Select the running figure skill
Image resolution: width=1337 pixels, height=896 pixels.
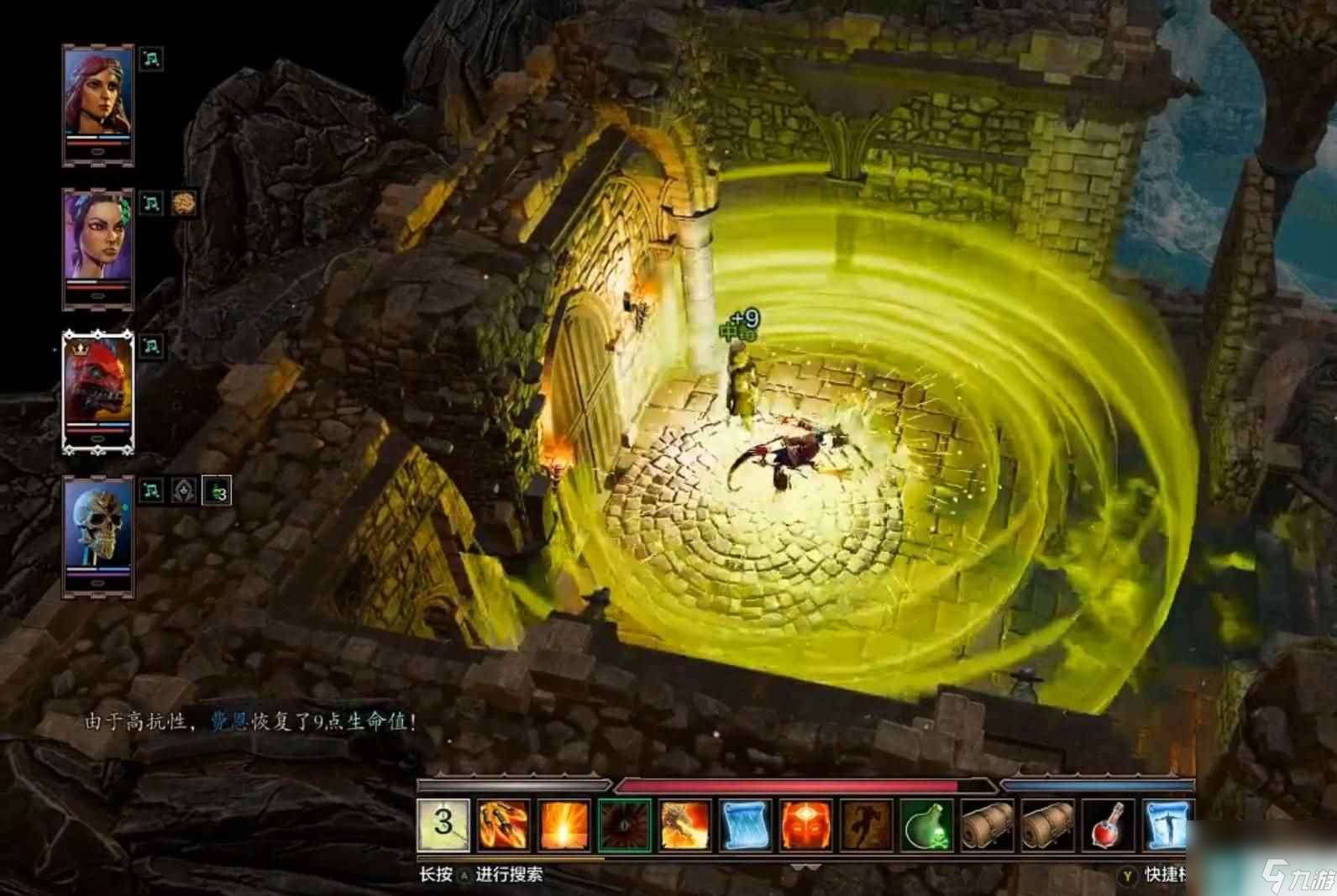click(867, 824)
